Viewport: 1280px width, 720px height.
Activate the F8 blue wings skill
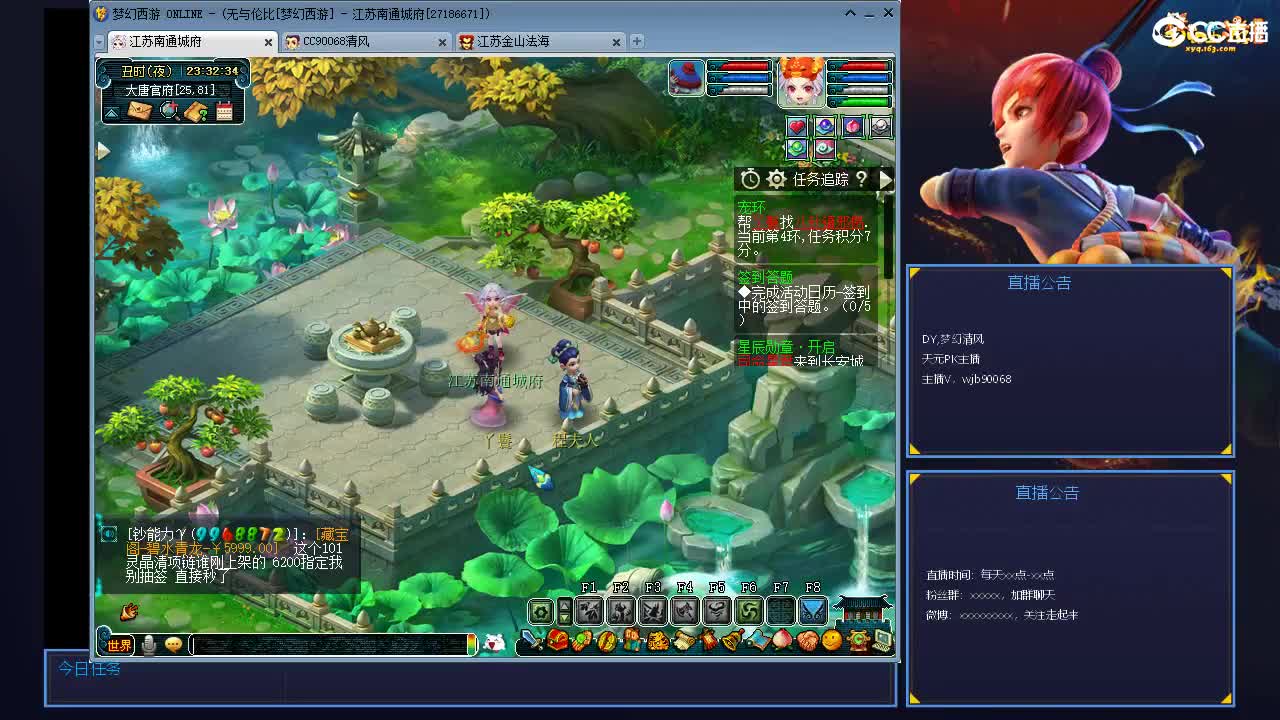click(812, 611)
